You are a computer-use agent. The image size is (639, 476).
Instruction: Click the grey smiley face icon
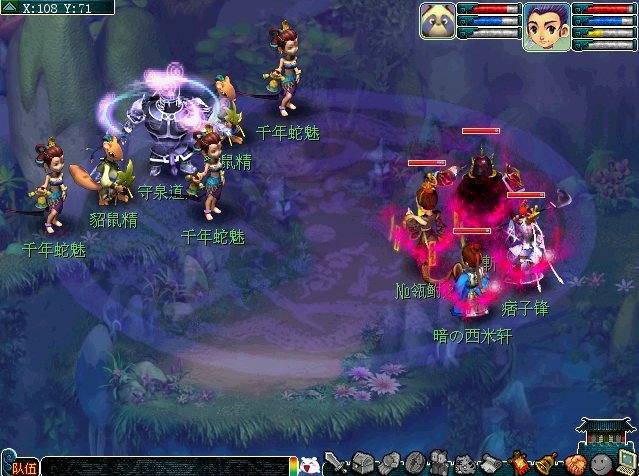600,464
